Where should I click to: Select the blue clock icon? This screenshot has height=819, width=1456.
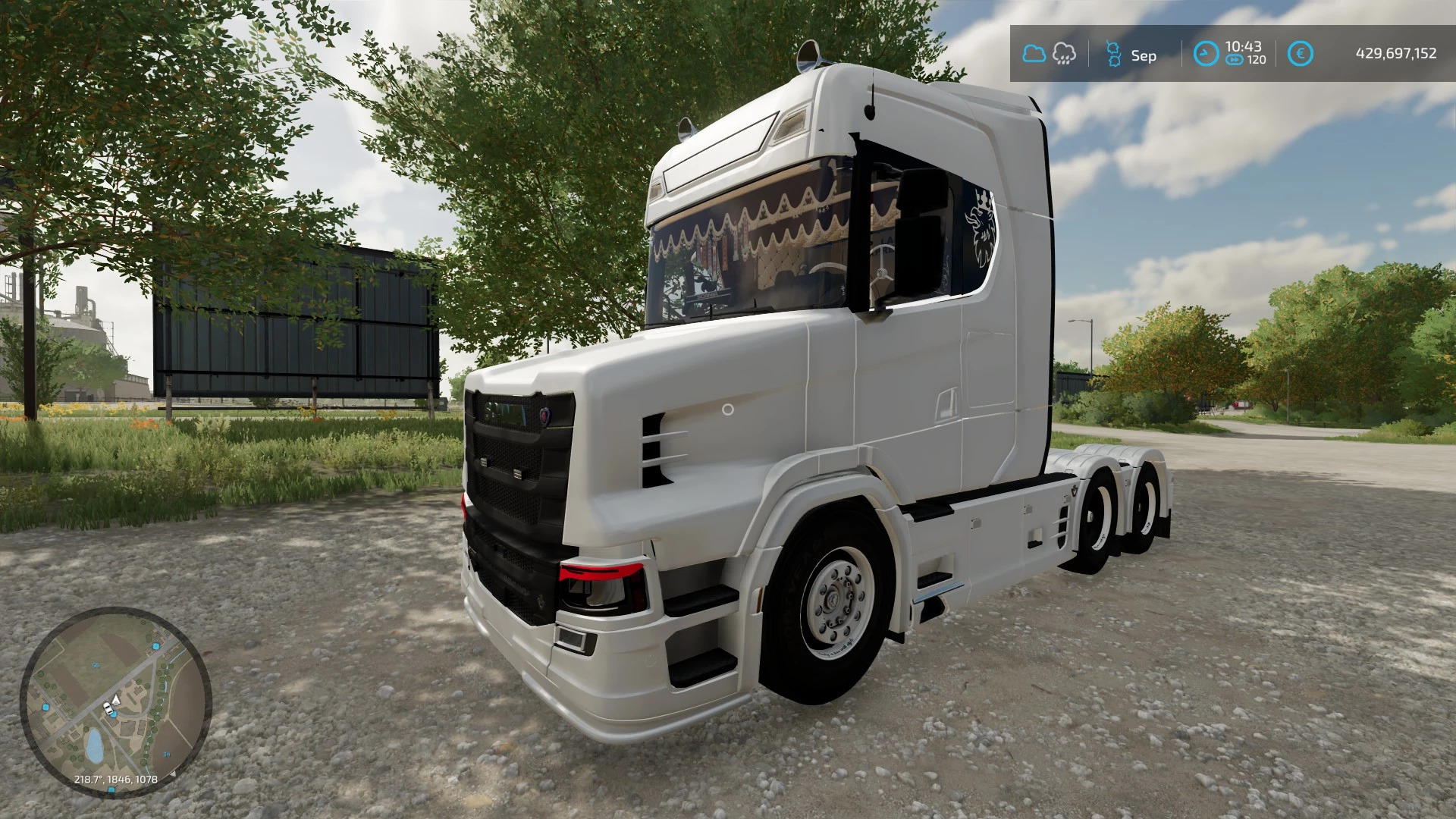[x=1206, y=53]
